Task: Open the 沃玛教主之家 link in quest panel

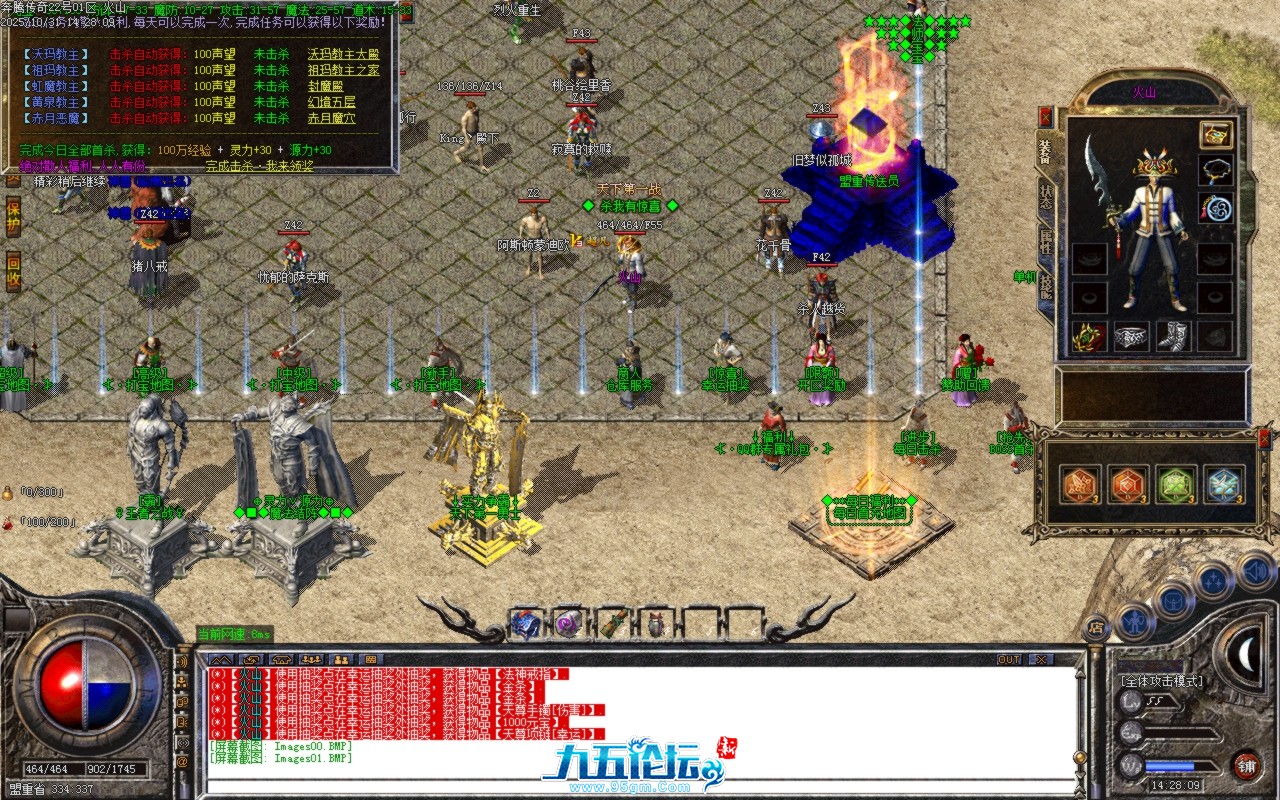Action: [x=344, y=54]
